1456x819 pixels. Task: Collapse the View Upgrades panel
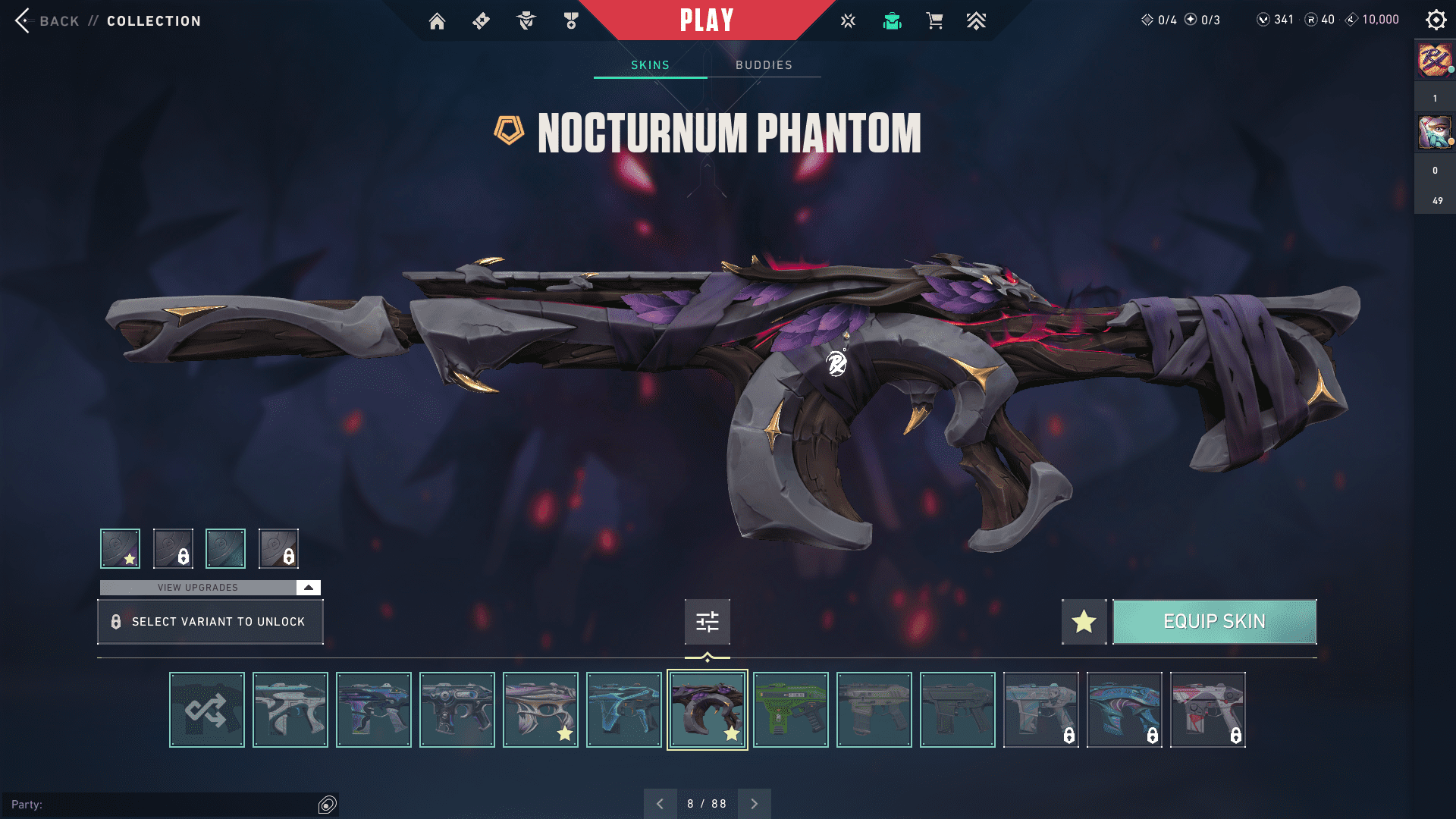[x=309, y=588]
